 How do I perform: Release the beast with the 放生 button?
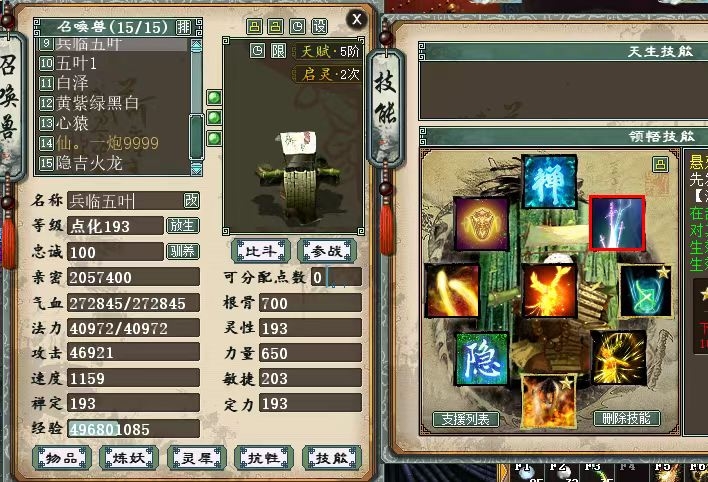(x=182, y=226)
